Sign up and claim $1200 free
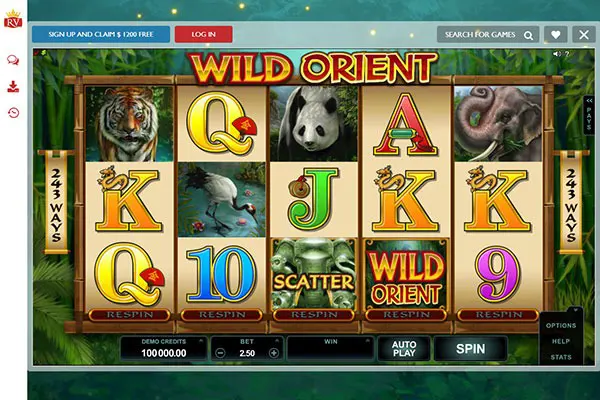Image resolution: width=600 pixels, height=400 pixels. pyautogui.click(x=100, y=34)
